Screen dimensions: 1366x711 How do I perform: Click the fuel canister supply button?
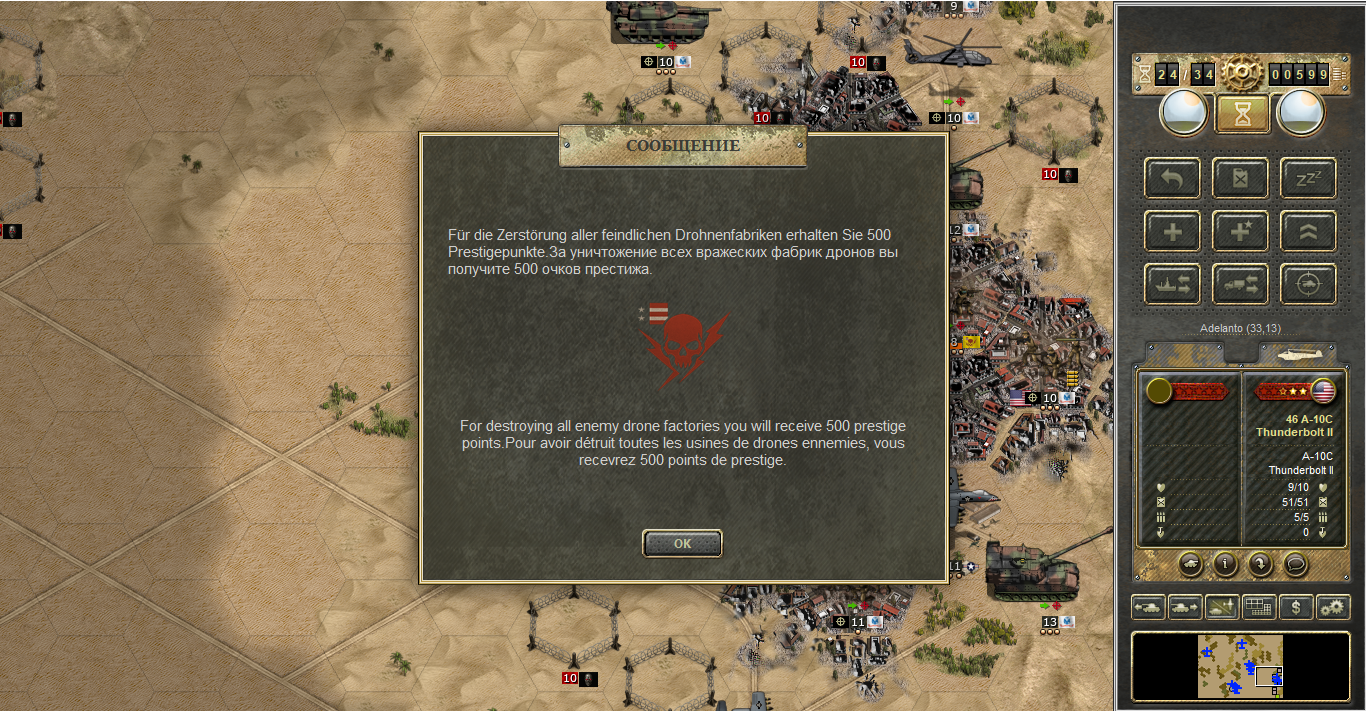click(x=1240, y=179)
